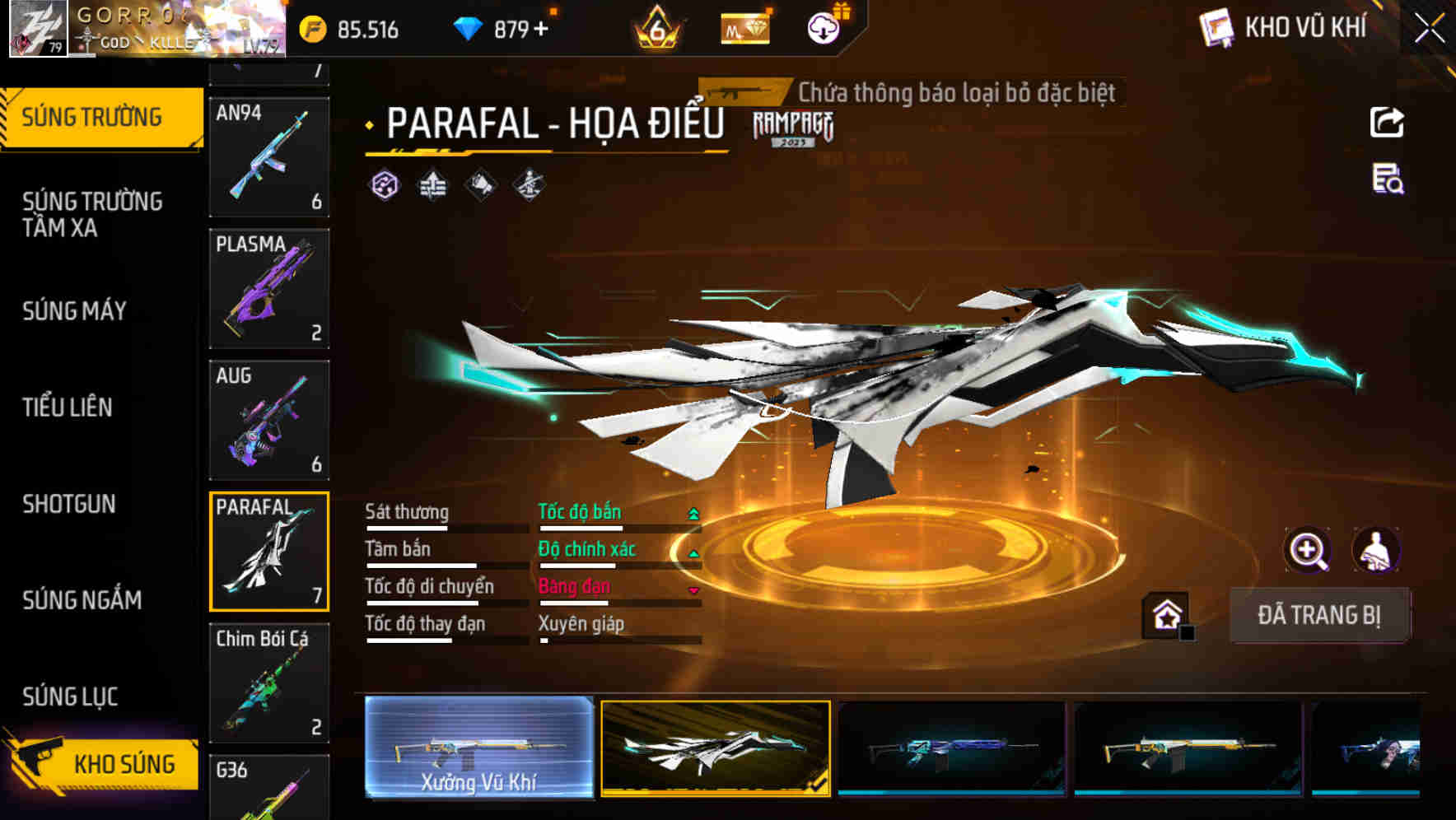Click the gold rank crown badge in top bar

click(x=656, y=27)
